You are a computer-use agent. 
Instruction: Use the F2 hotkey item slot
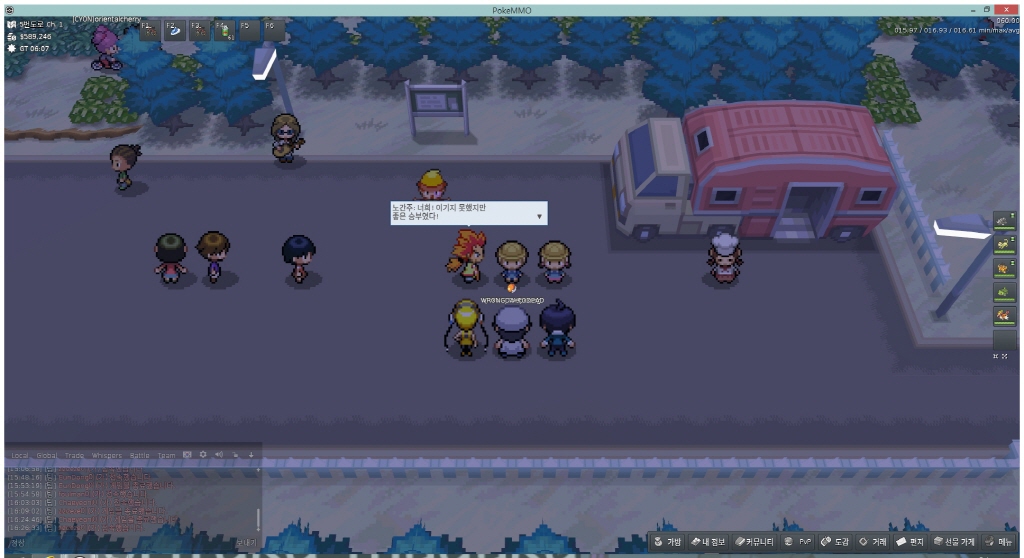tap(173, 30)
